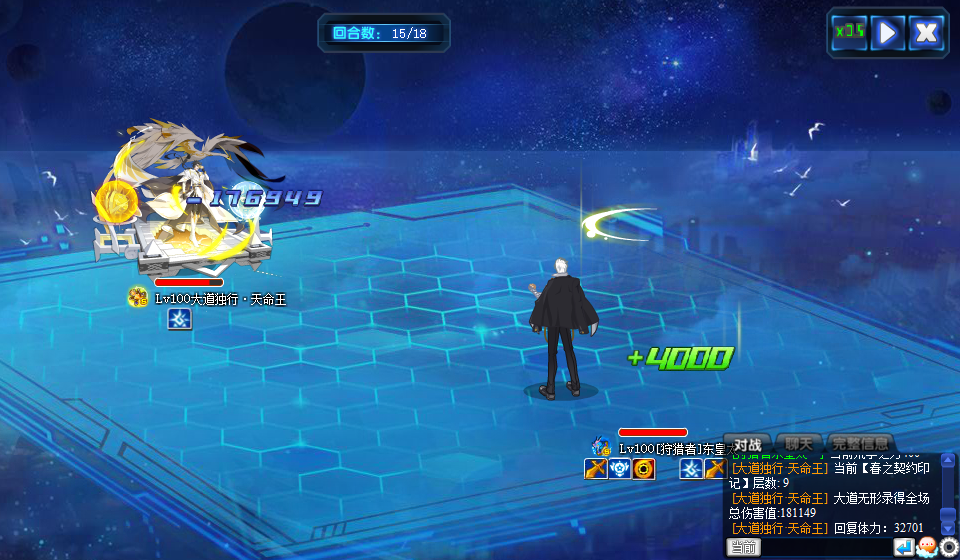
Task: Toggle the x0.5 playback speed button
Action: point(848,32)
